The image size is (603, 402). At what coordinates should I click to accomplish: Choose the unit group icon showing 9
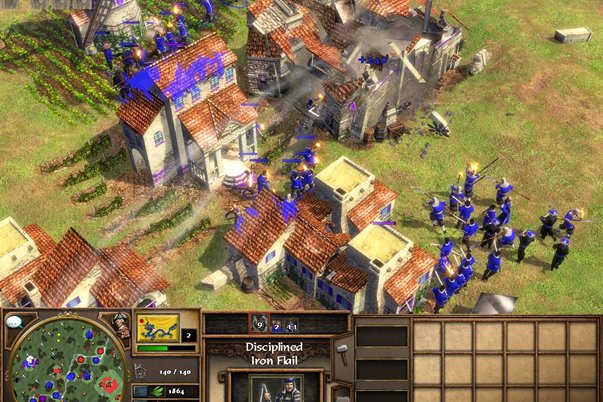256,323
